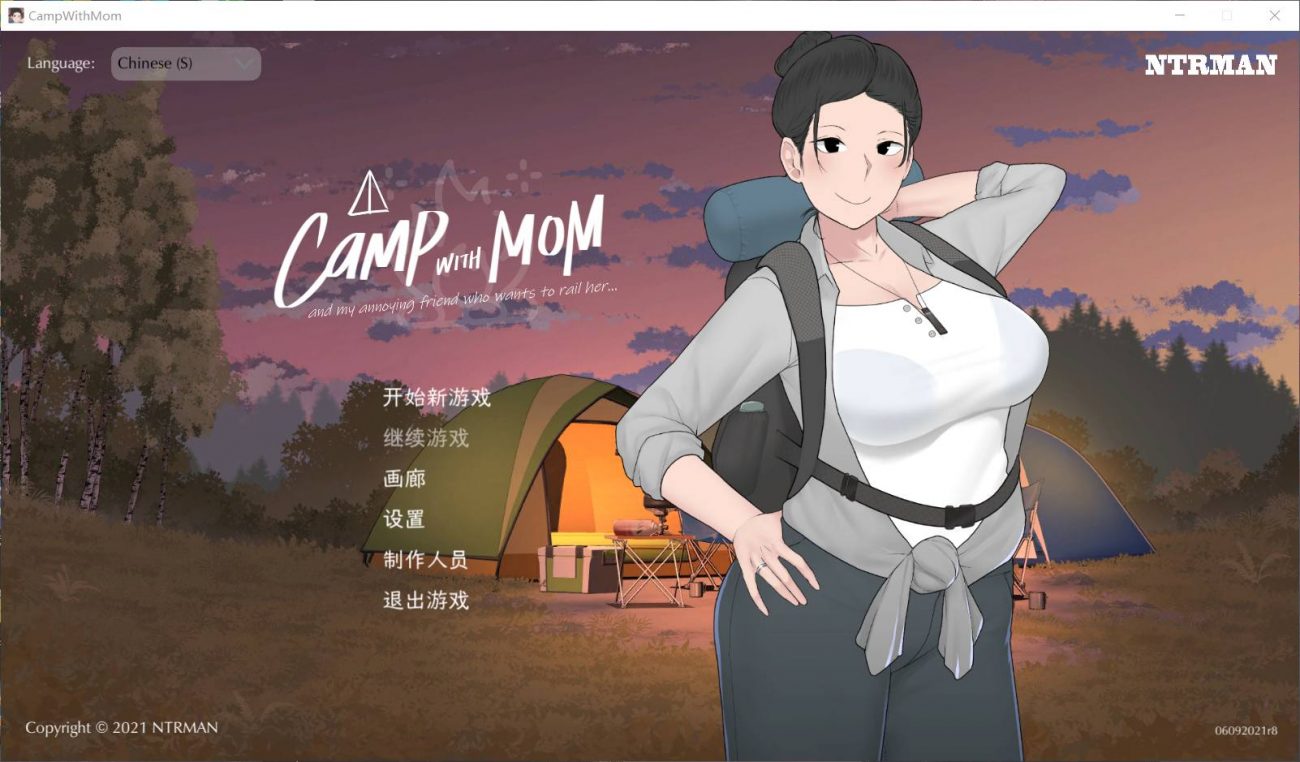
Task: Select 退出游戏 to quit the game
Action: click(428, 601)
